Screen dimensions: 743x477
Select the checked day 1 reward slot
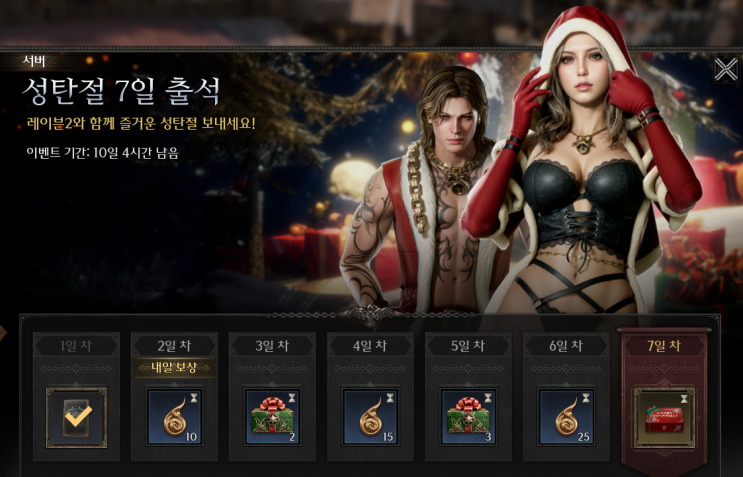tap(76, 417)
